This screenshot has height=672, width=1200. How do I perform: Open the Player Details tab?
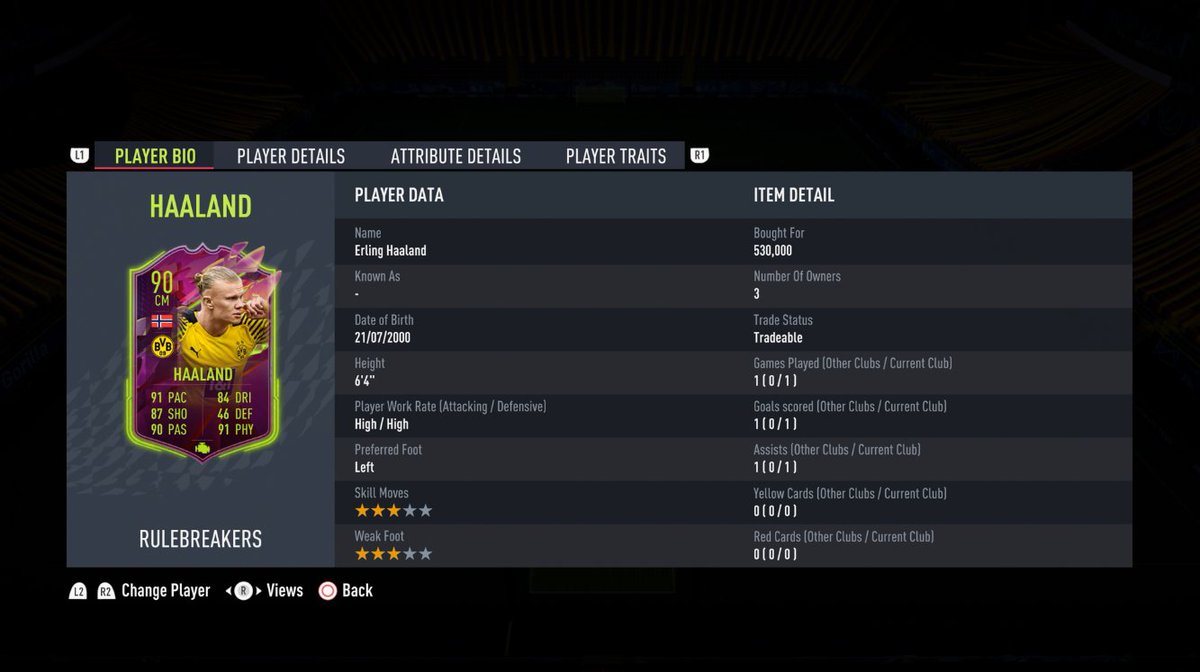tap(291, 156)
